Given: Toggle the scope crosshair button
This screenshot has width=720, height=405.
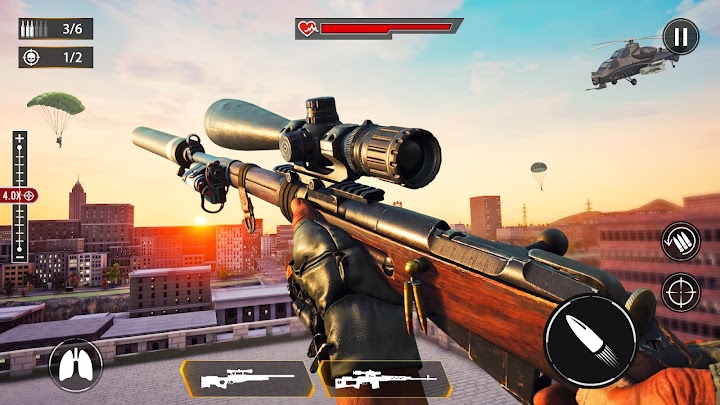Looking at the screenshot, I should pyautogui.click(x=680, y=292).
